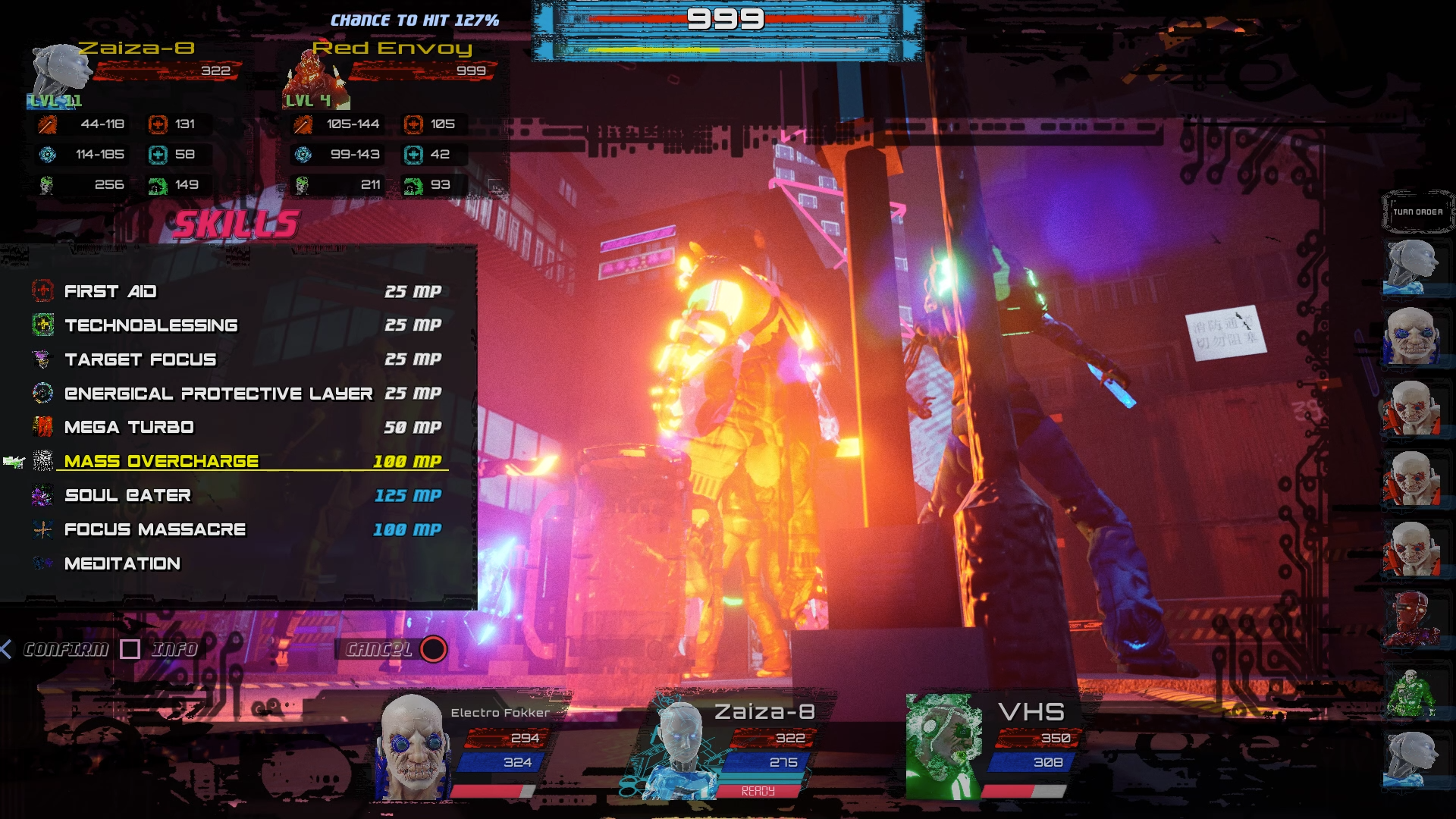
Task: Click the Confirm button
Action: tap(65, 649)
